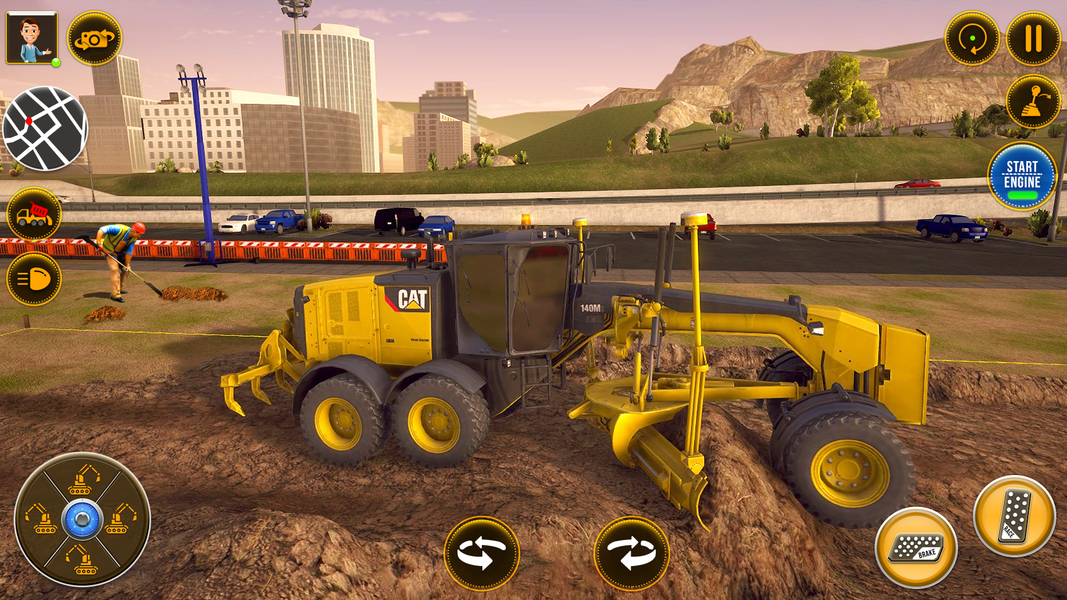This screenshot has height=600, width=1067.
Task: Tap the Start Engine button
Action: tap(1022, 176)
